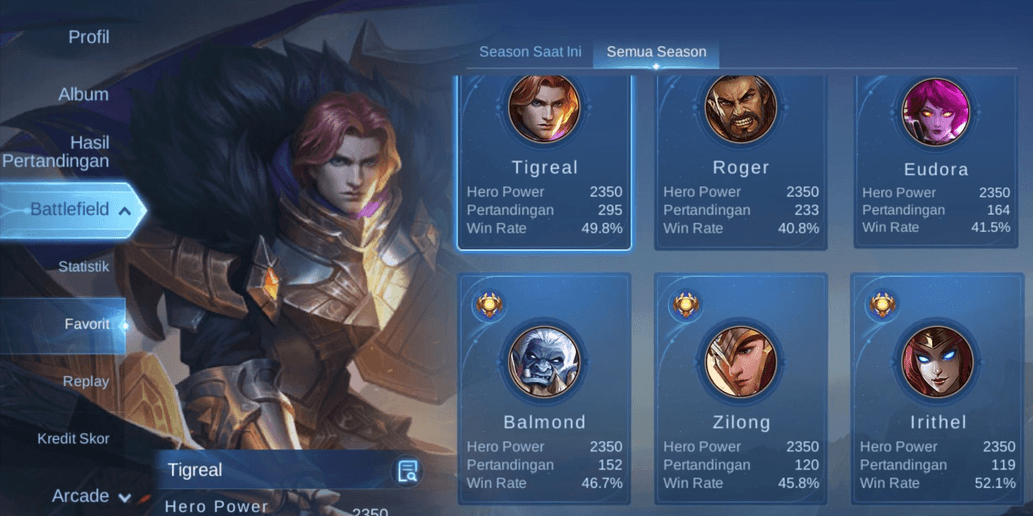
Task: Open the Zilong hero card
Action: click(741, 388)
